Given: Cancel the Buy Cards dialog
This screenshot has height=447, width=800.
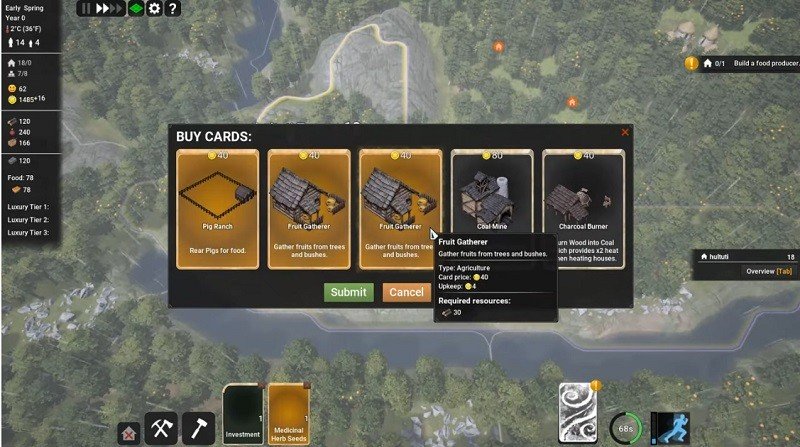Looking at the screenshot, I should (406, 292).
